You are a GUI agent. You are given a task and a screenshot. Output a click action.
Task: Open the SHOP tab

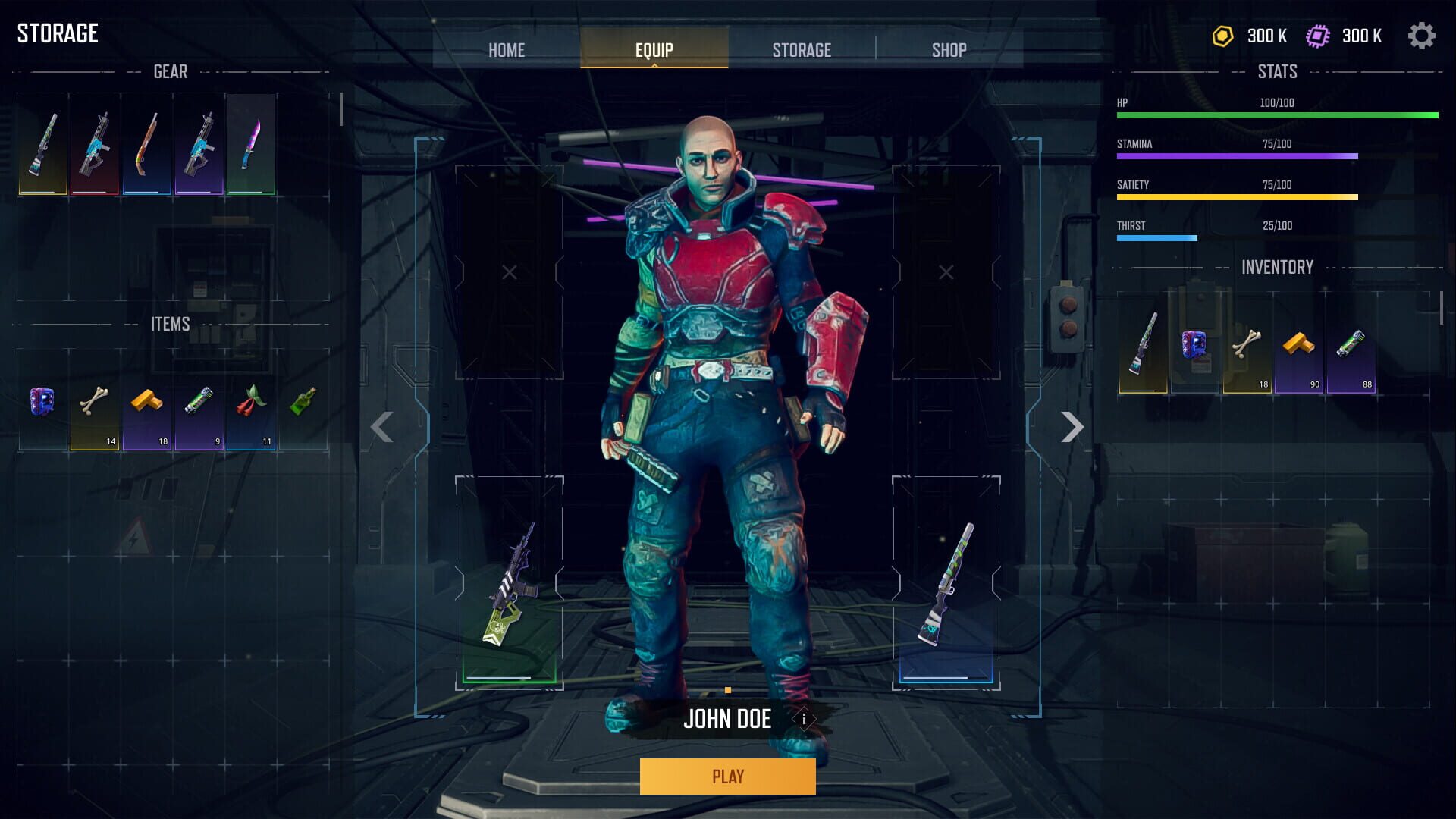[x=947, y=49]
